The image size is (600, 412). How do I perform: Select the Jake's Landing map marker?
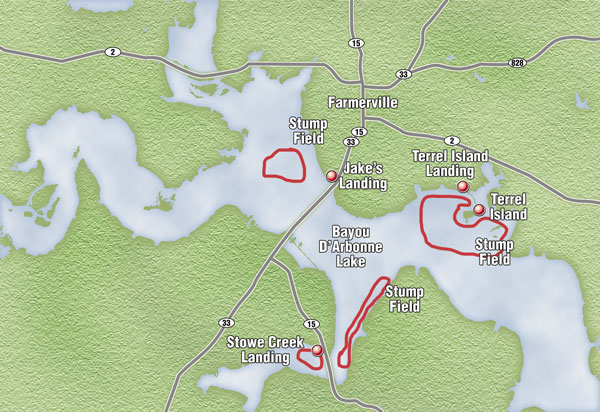point(332,174)
